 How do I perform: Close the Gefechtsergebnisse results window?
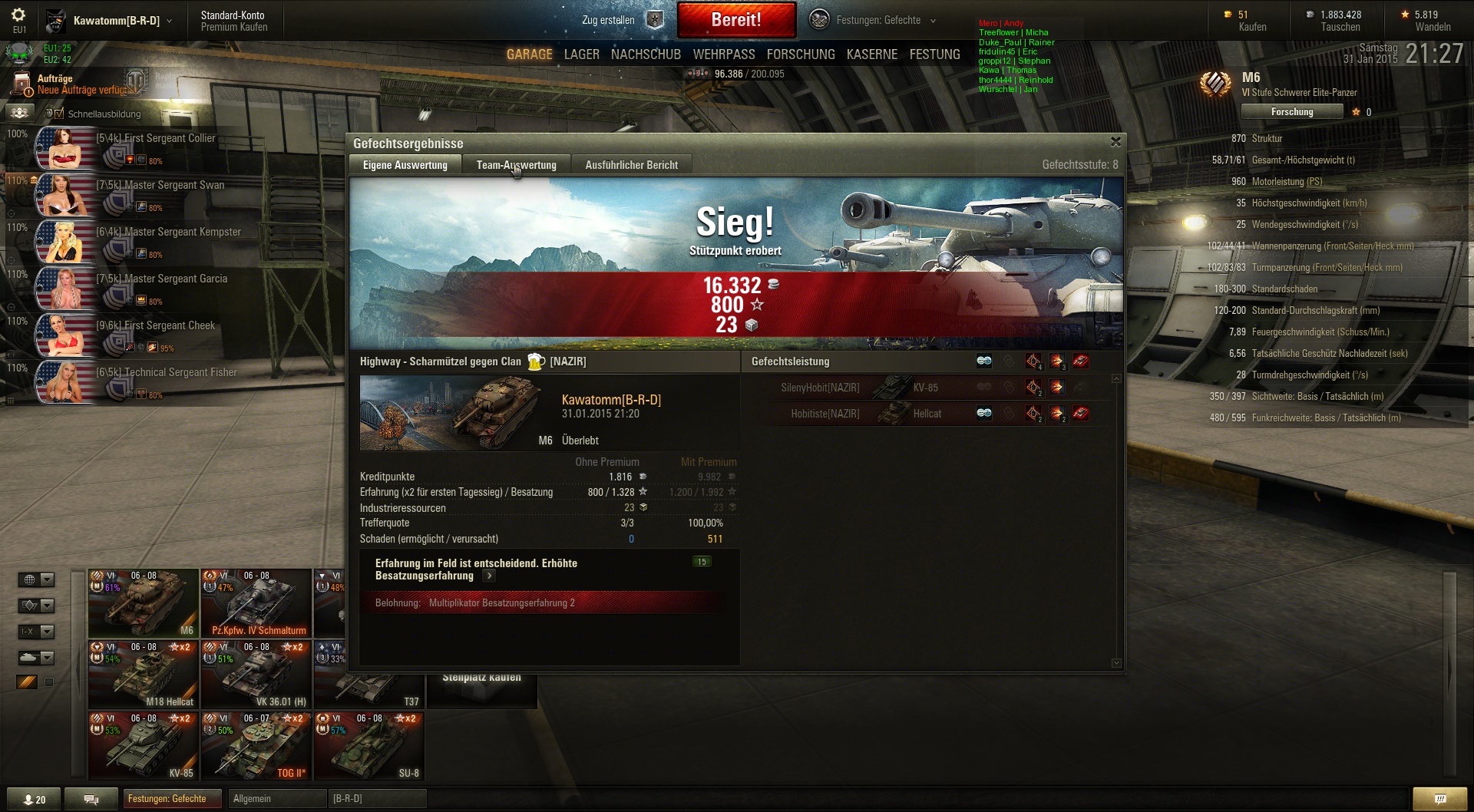click(x=1115, y=142)
